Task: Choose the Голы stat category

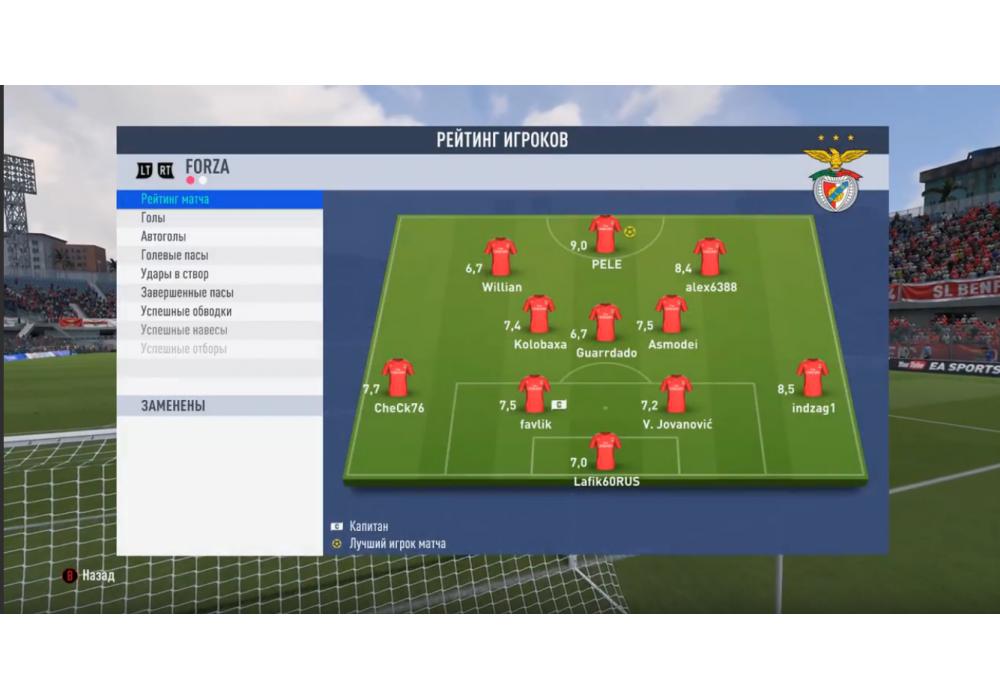Action: click(154, 218)
